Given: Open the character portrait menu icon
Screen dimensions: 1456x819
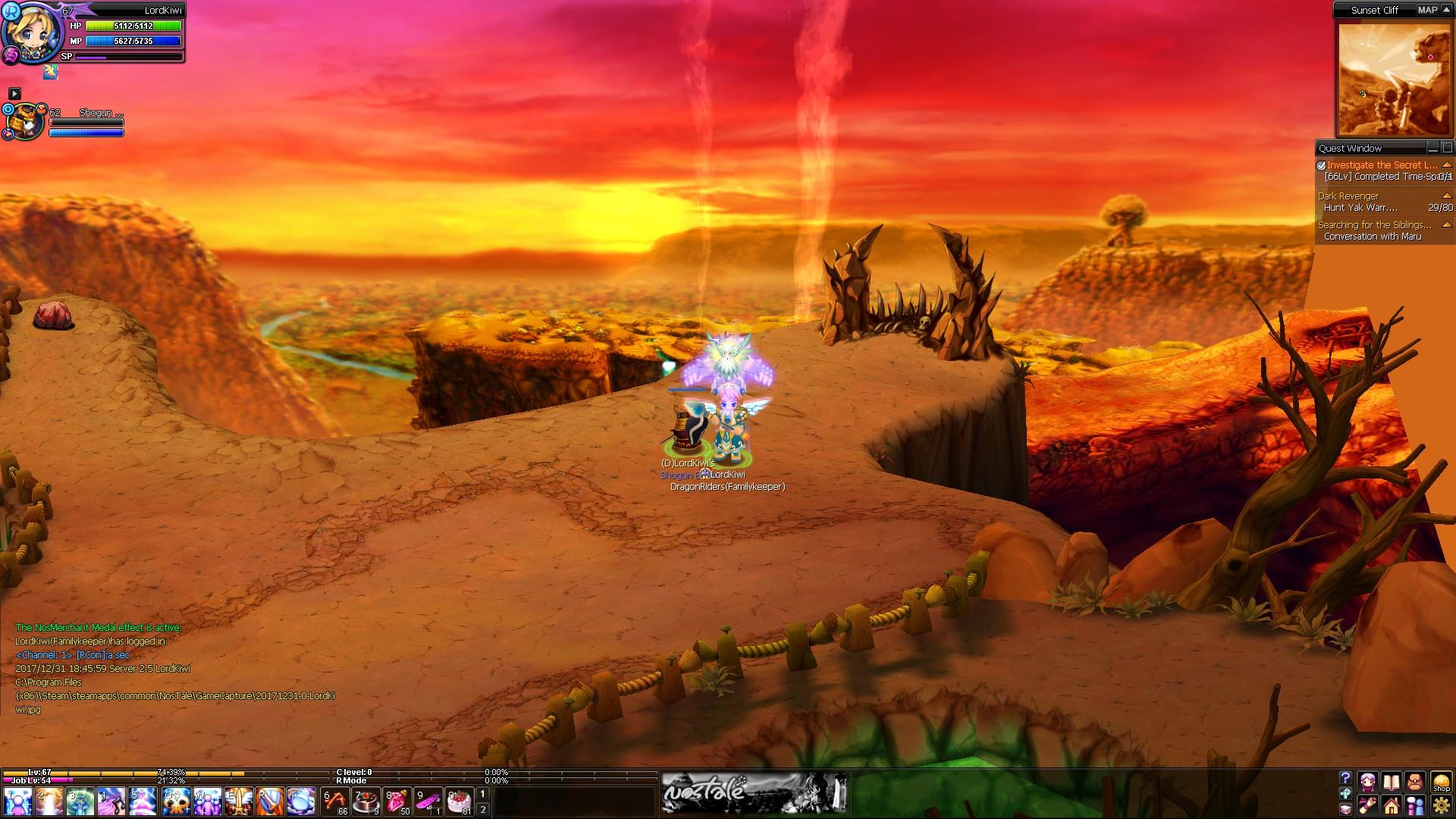Looking at the screenshot, I should click(1367, 782).
